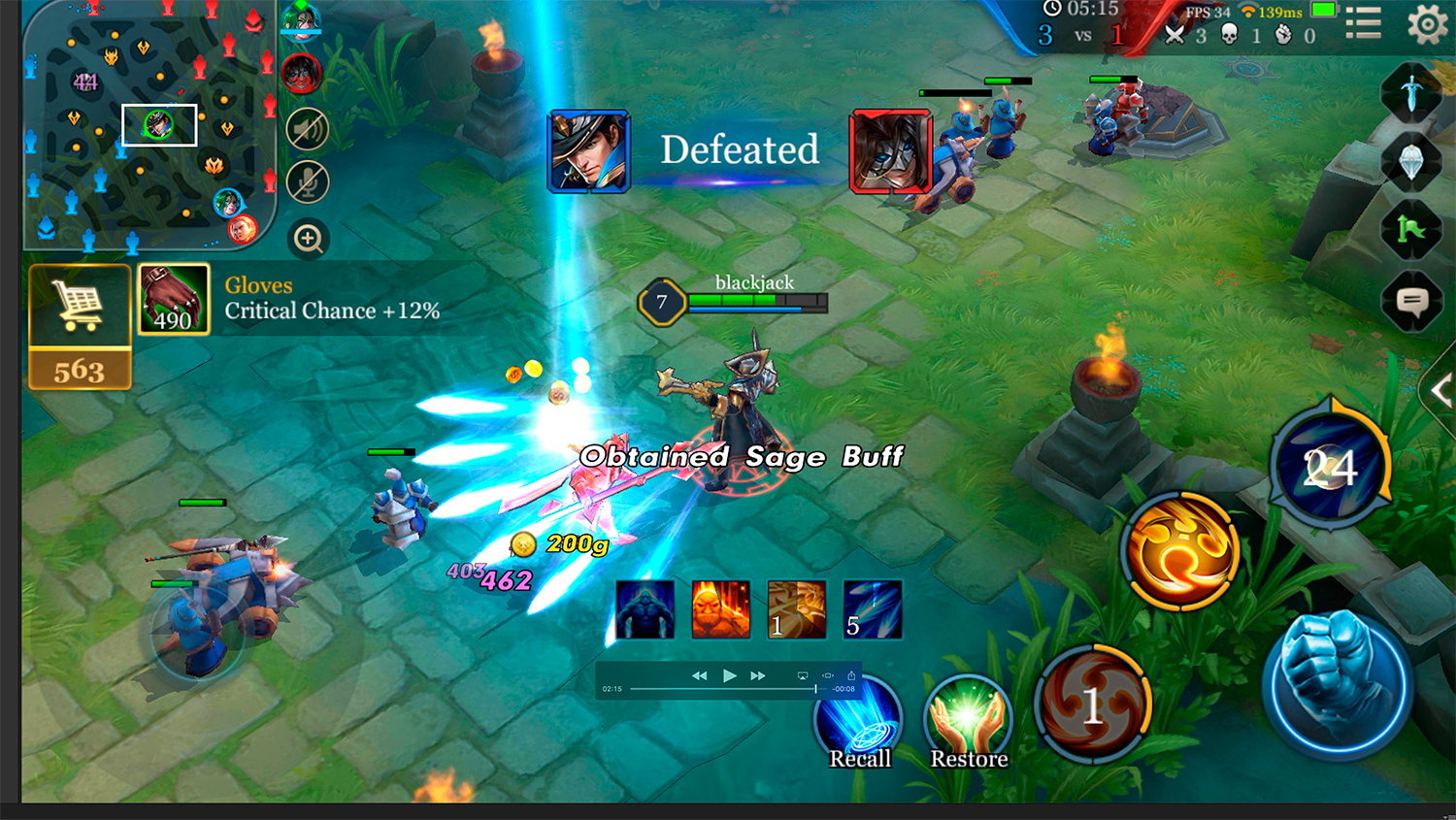This screenshot has width=1456, height=820.
Task: Open the quick chat bubble
Action: click(x=1411, y=302)
